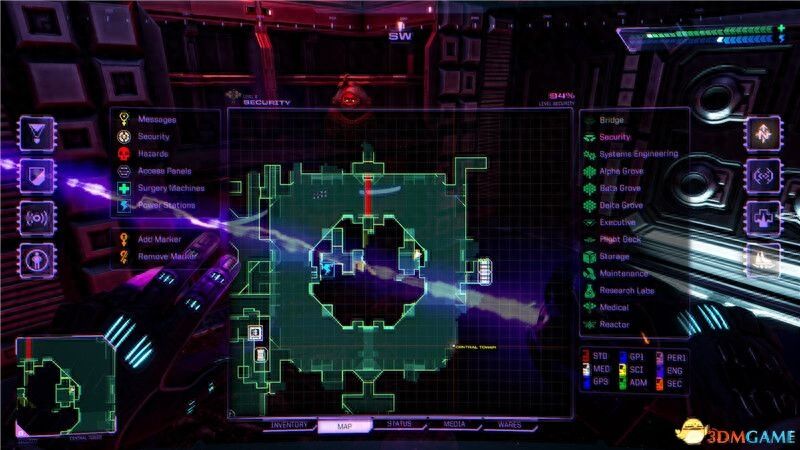Open the Research Labs map
This screenshot has height=450, width=800.
(x=626, y=291)
